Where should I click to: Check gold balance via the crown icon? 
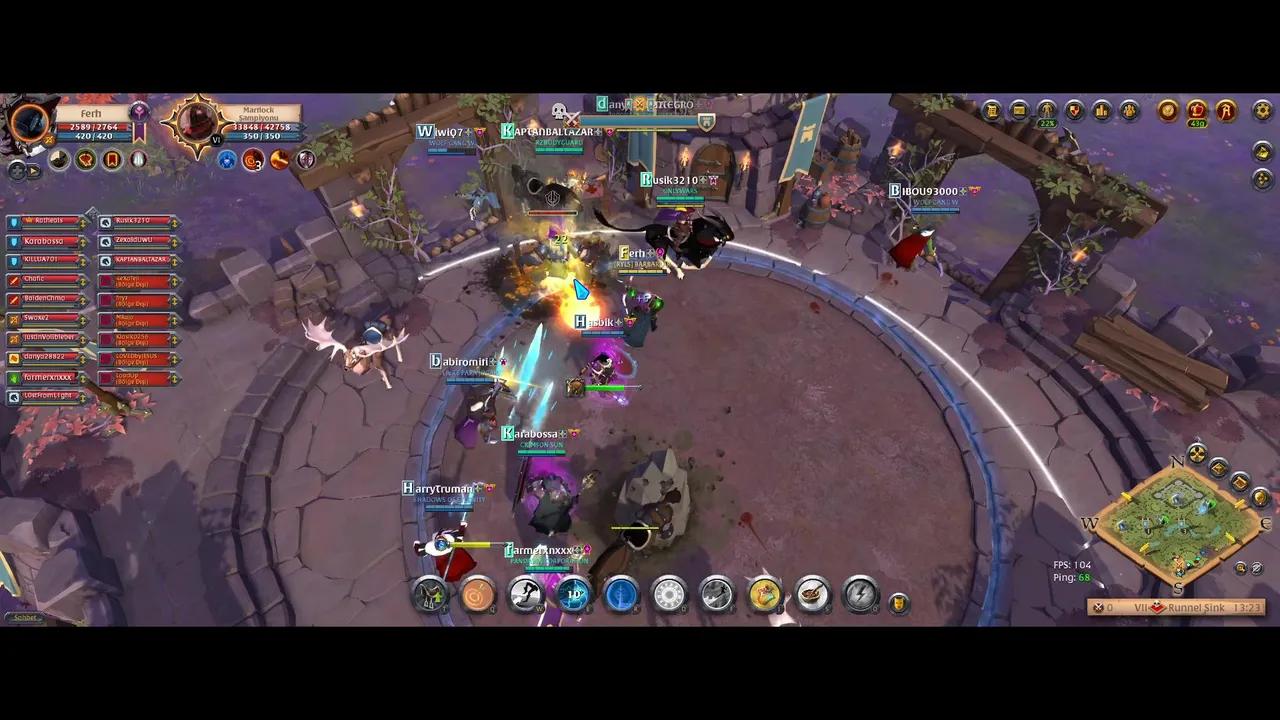click(x=1197, y=111)
